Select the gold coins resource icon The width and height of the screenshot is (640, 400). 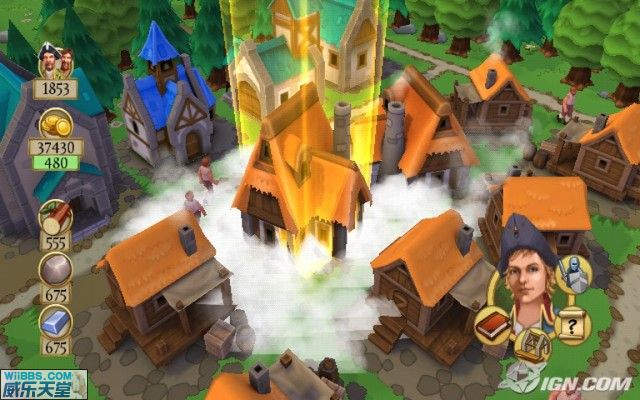pos(54,124)
